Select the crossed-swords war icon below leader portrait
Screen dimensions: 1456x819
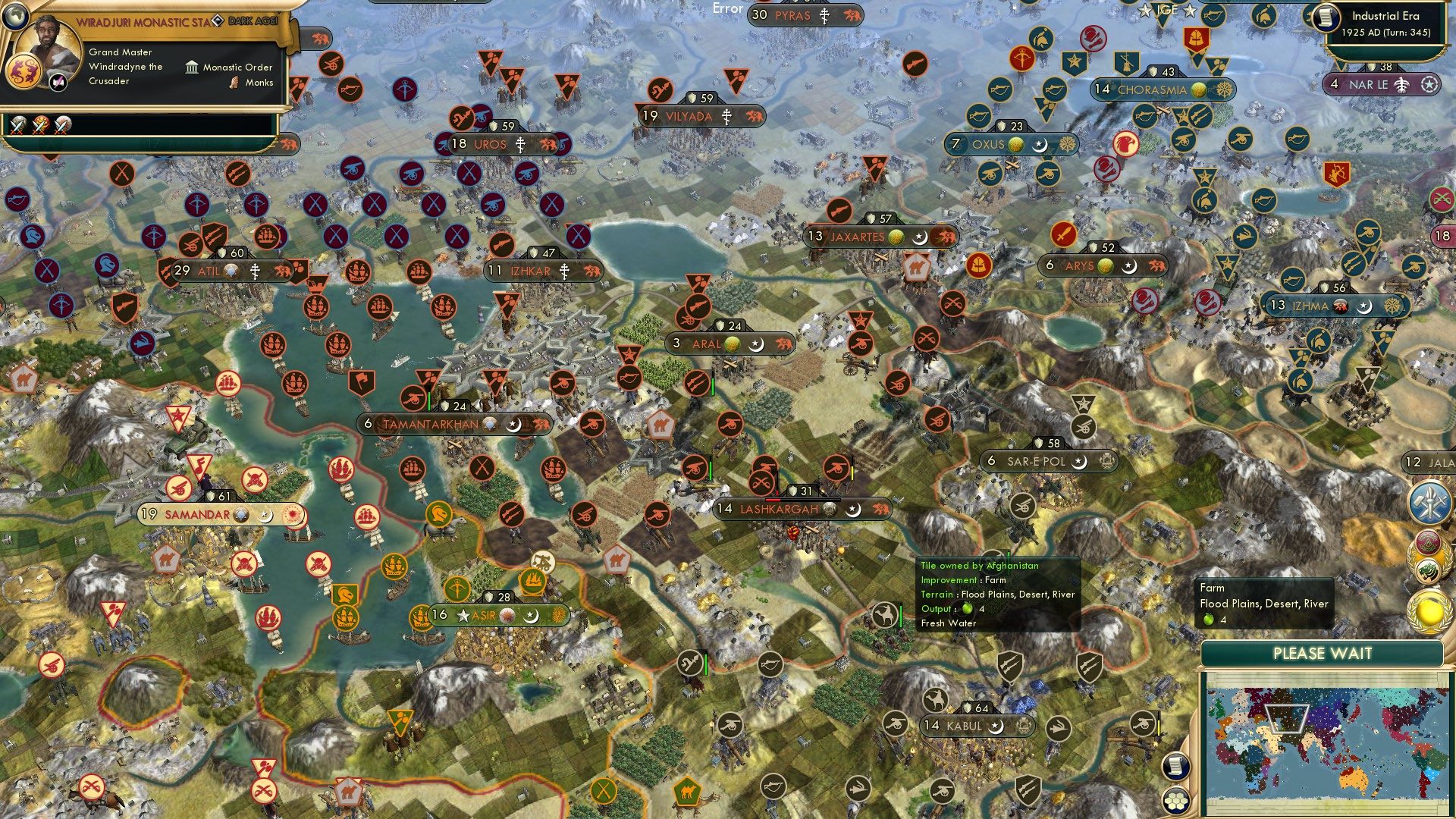tap(17, 125)
